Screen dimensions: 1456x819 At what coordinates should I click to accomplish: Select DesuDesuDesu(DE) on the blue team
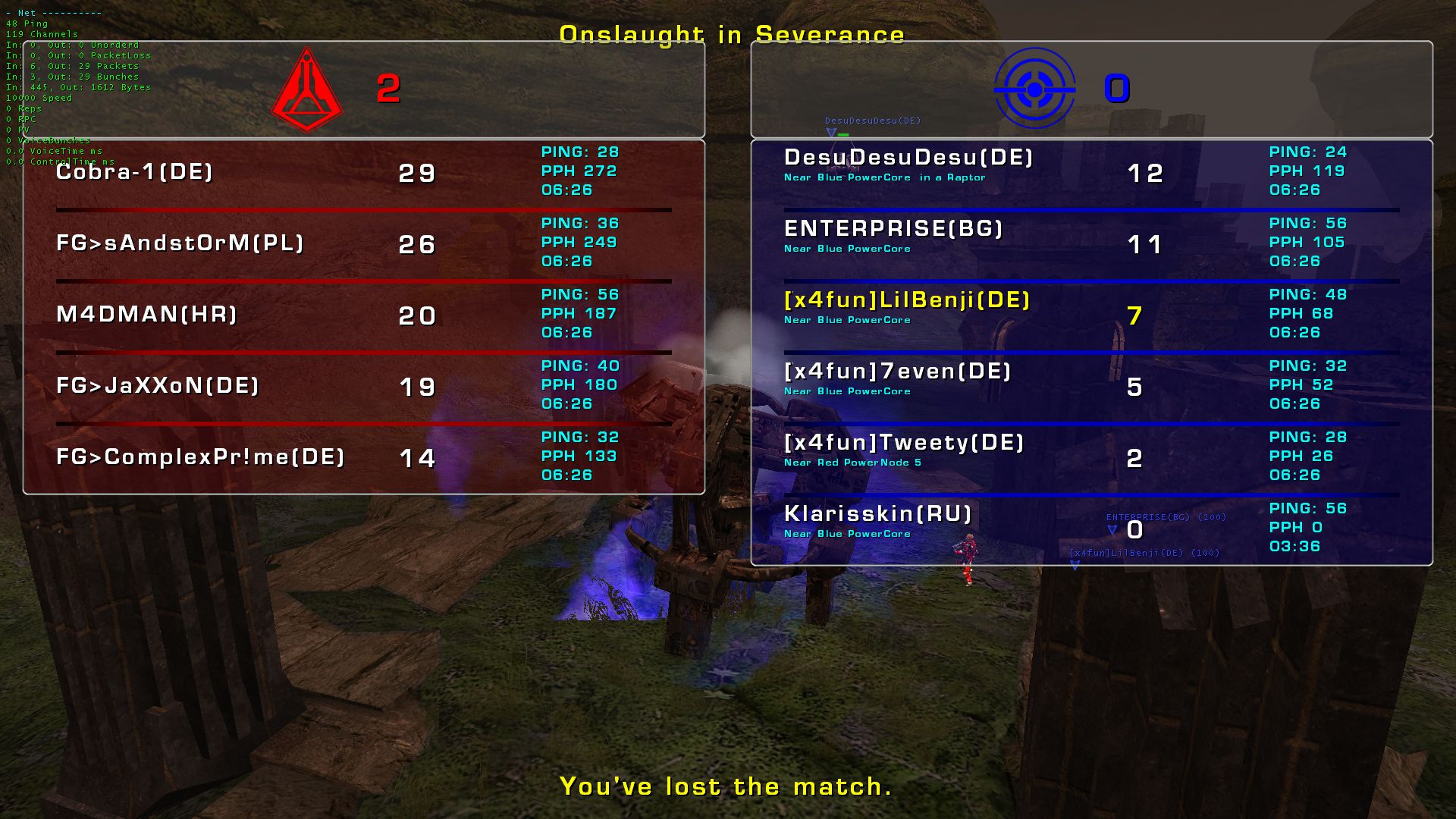click(908, 158)
